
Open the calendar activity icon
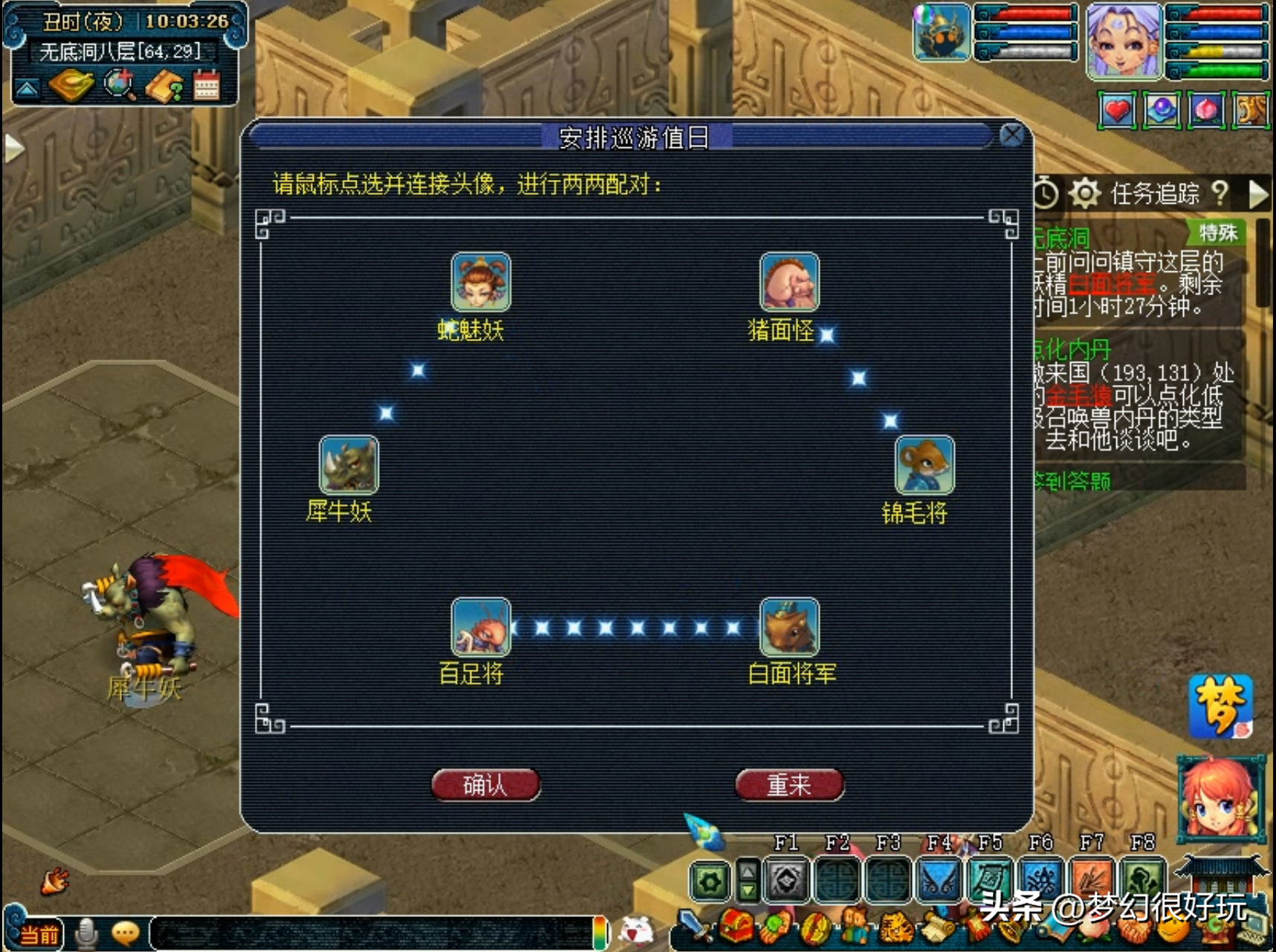point(207,84)
